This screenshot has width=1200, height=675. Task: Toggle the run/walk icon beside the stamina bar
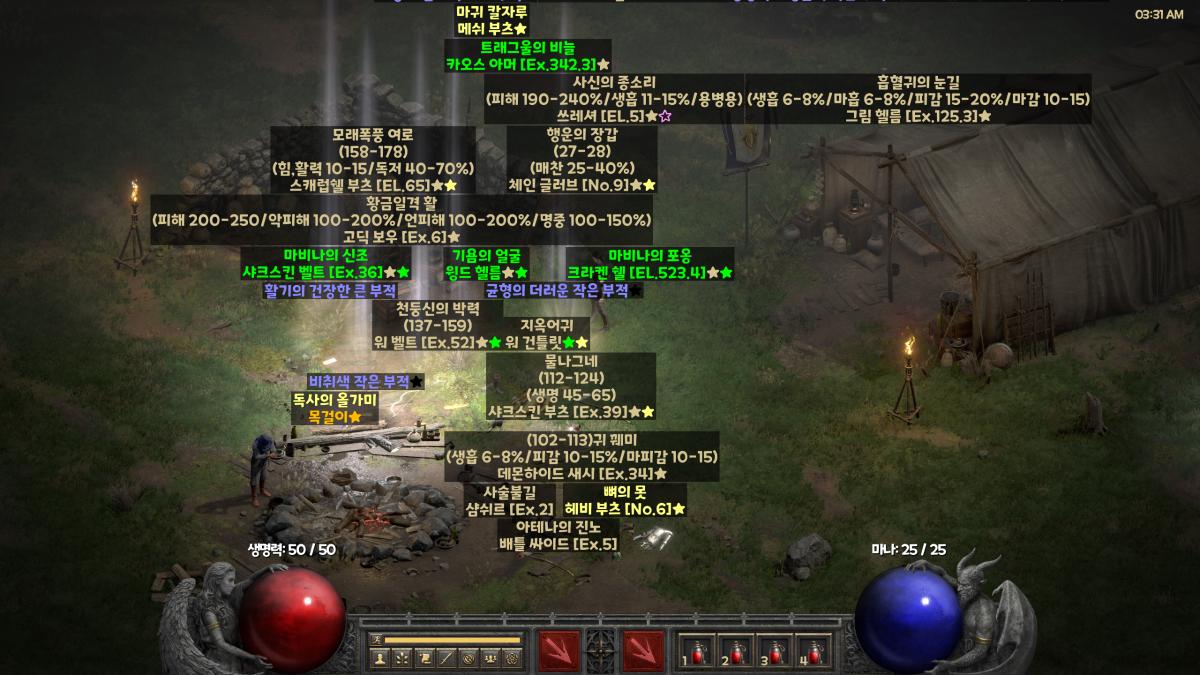[x=376, y=639]
